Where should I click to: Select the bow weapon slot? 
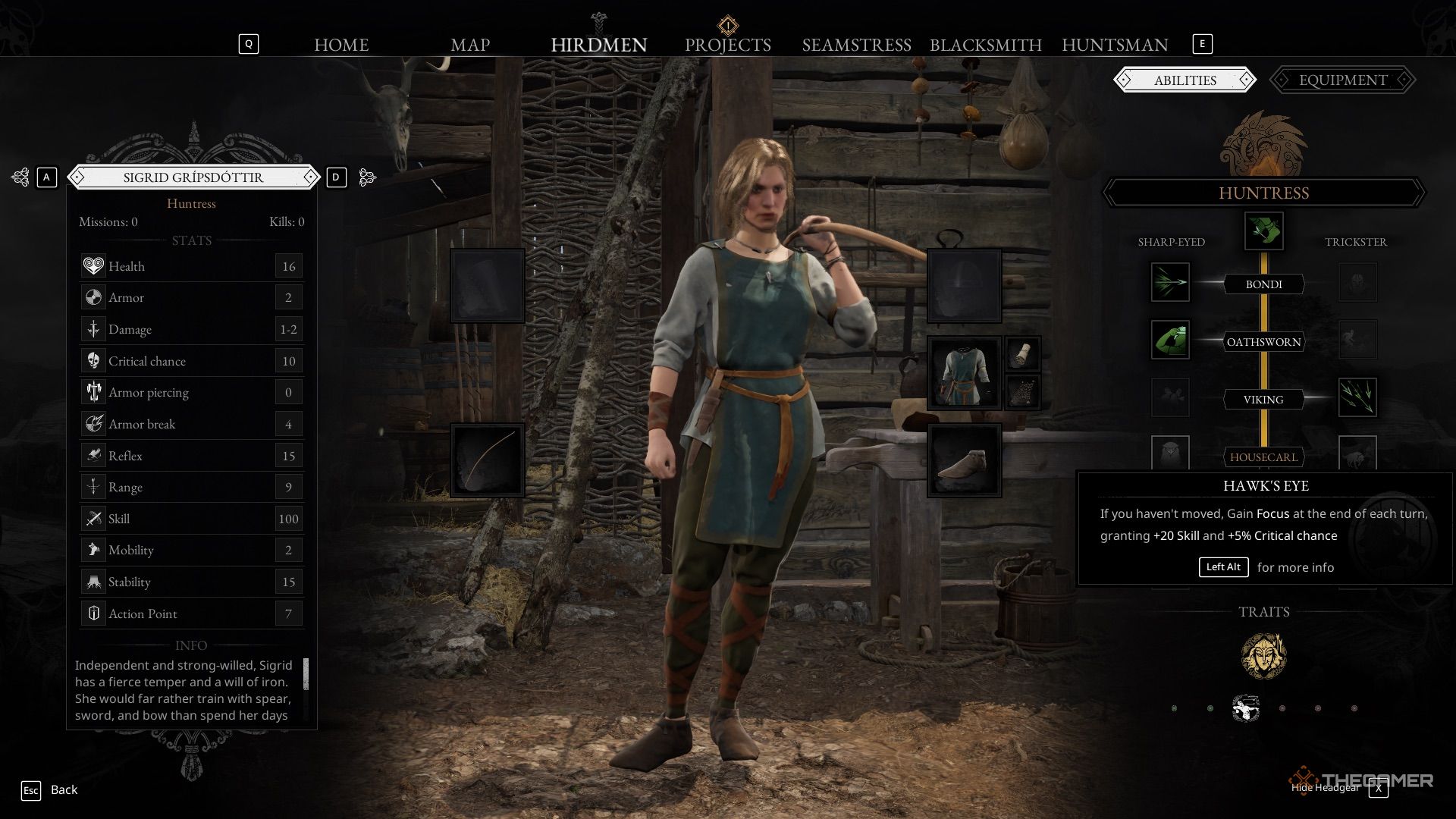coord(488,460)
